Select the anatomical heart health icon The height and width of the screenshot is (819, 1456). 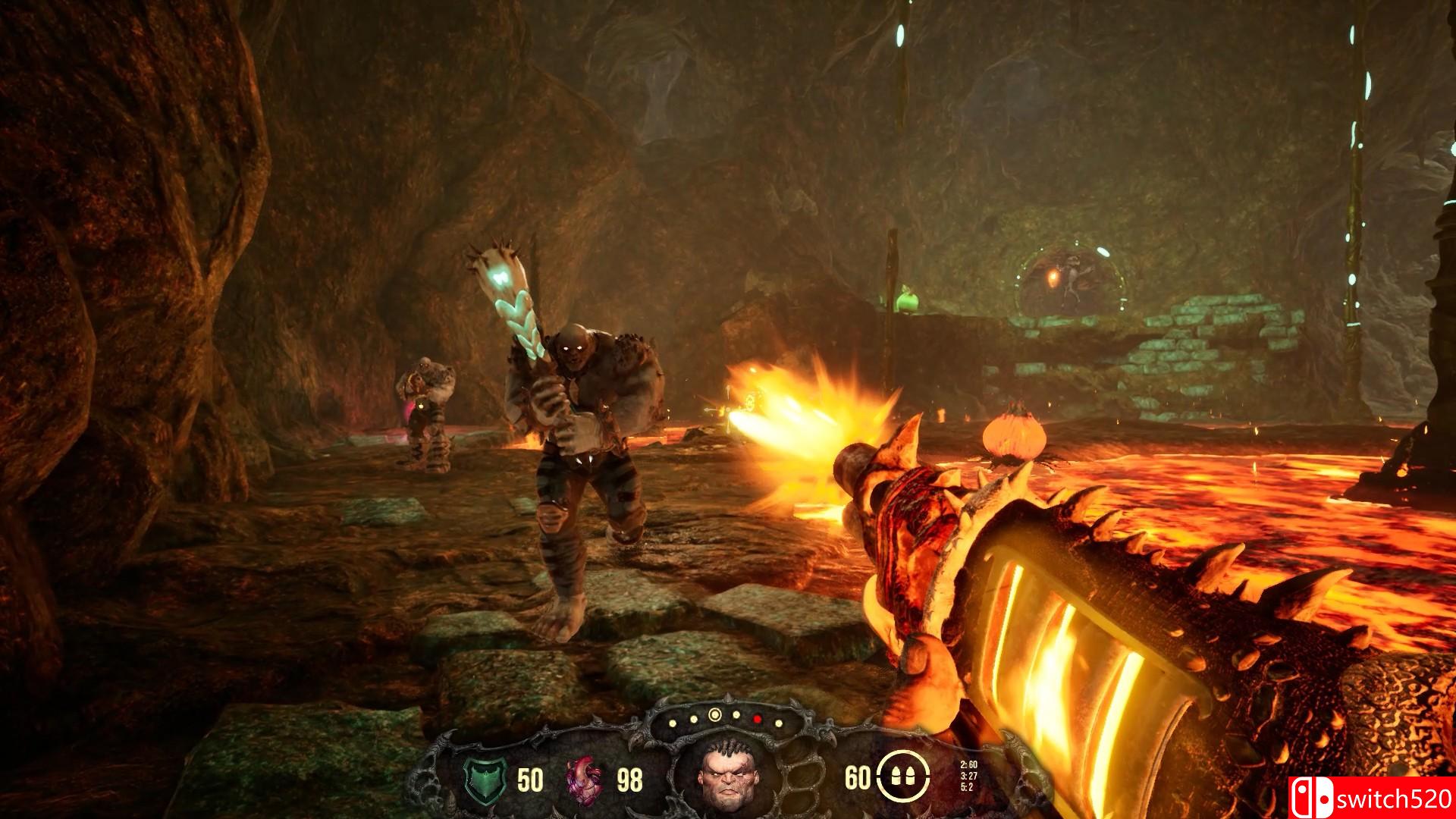585,779
